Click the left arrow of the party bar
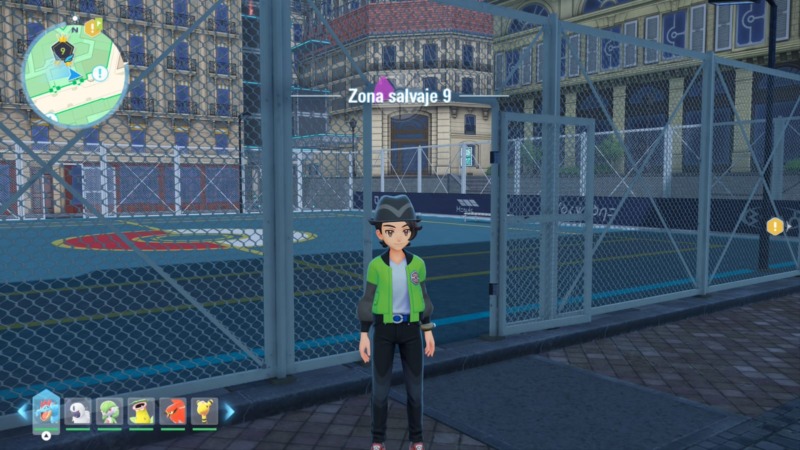The image size is (800, 450). pos(22,411)
